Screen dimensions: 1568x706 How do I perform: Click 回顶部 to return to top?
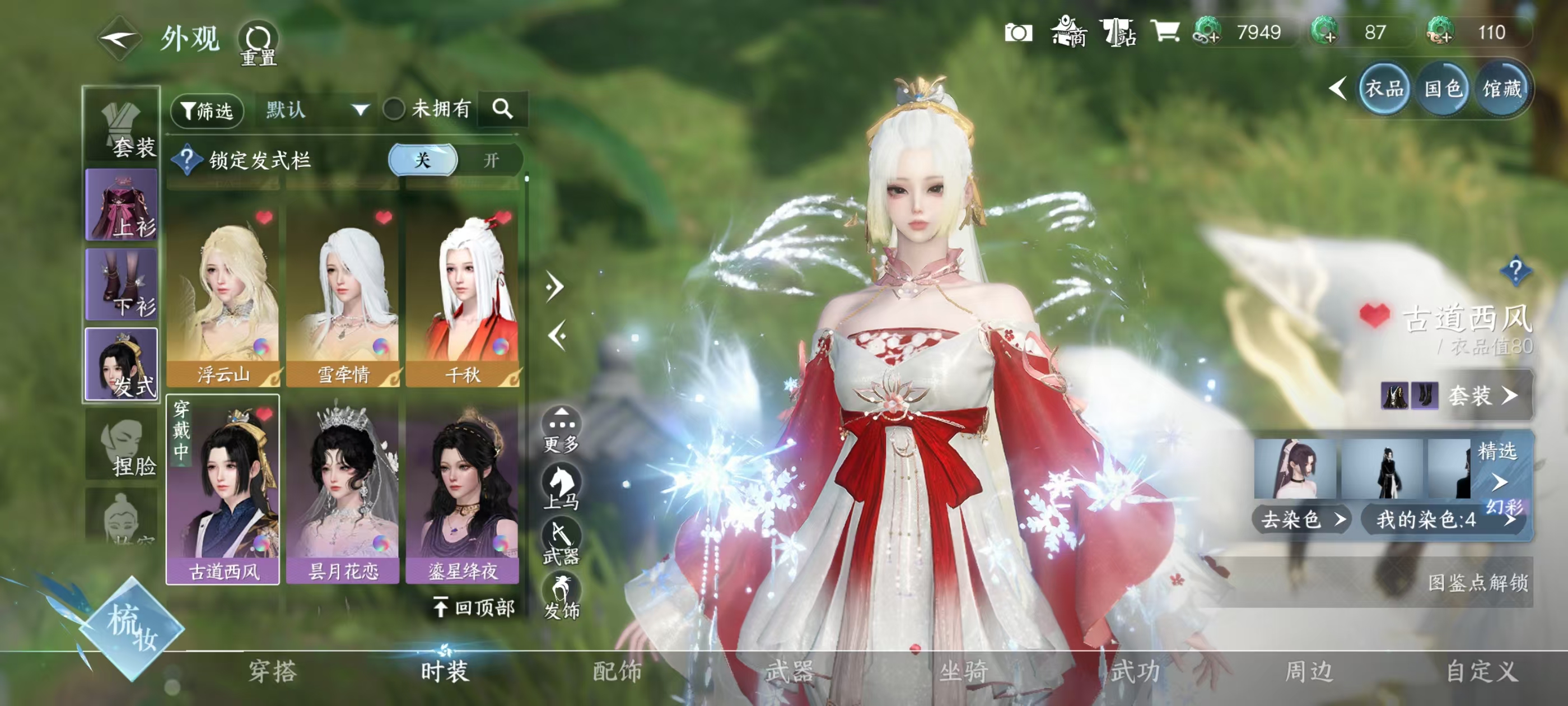coord(474,607)
